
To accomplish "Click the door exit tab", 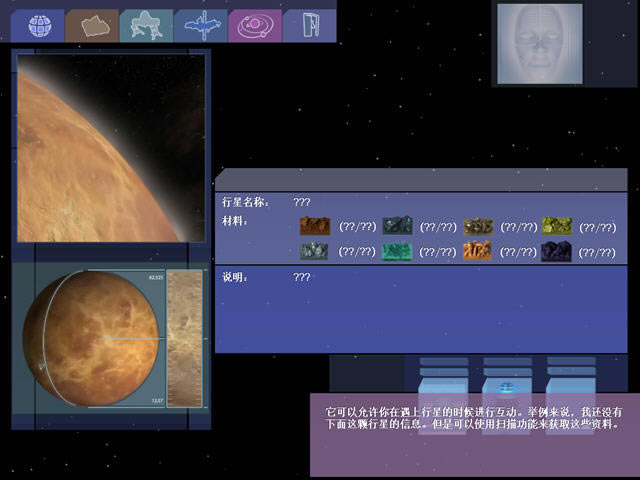I will click(308, 25).
